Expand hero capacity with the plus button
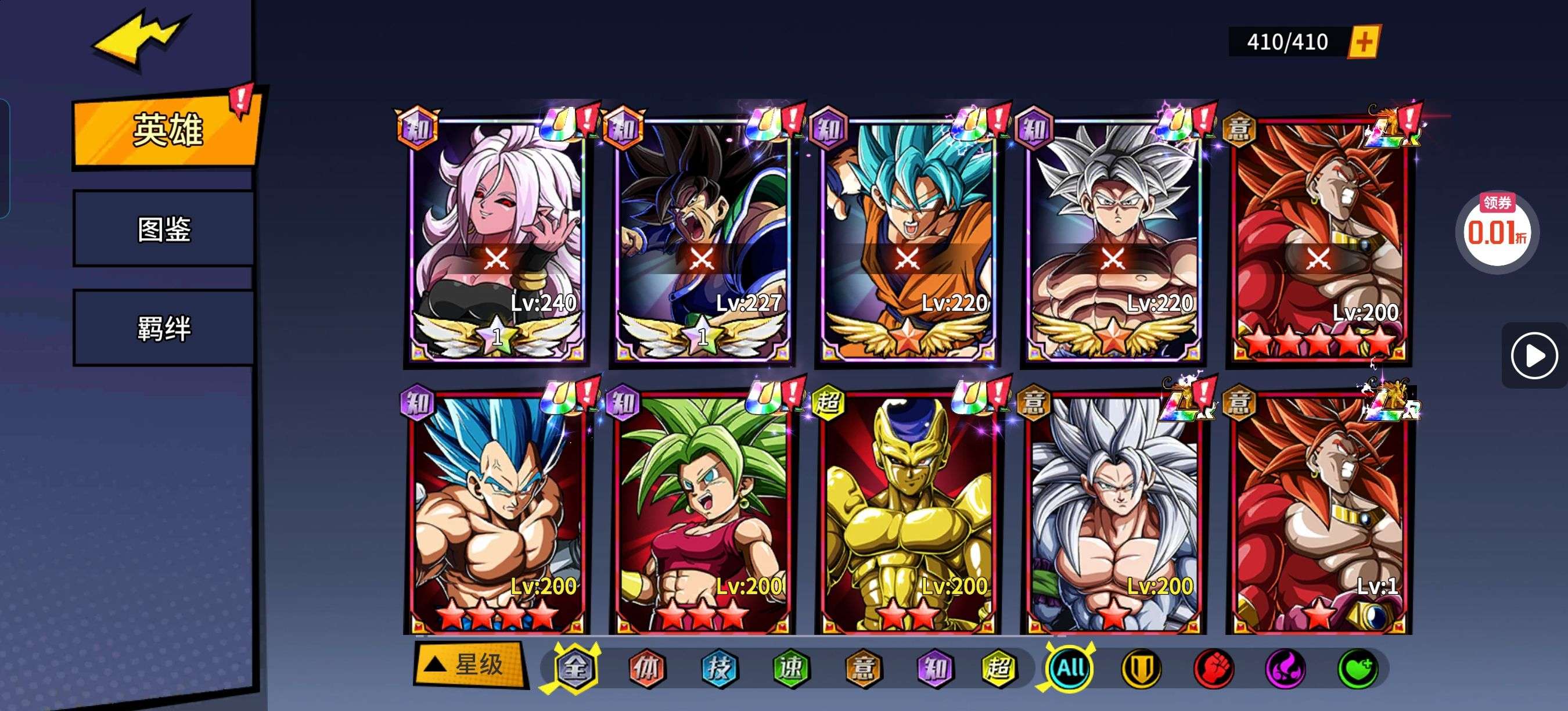Viewport: 1568px width, 711px height. click(1364, 42)
